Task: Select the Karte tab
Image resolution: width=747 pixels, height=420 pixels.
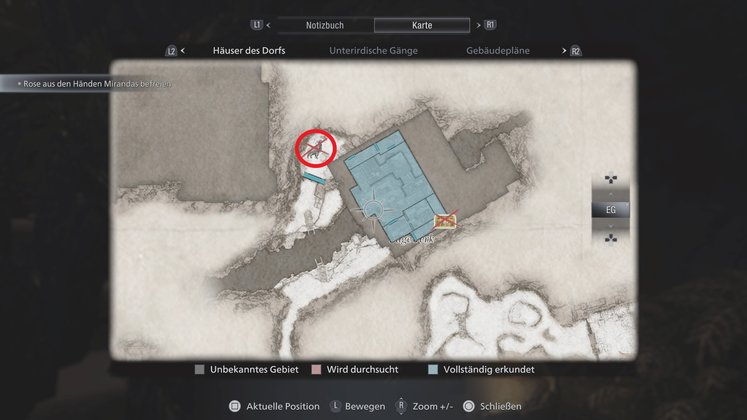Action: (x=421, y=24)
